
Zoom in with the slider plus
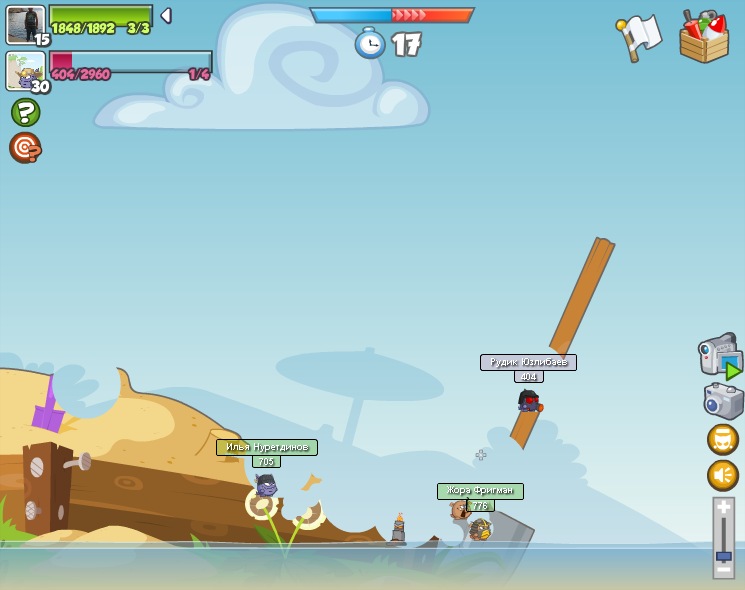pos(723,507)
